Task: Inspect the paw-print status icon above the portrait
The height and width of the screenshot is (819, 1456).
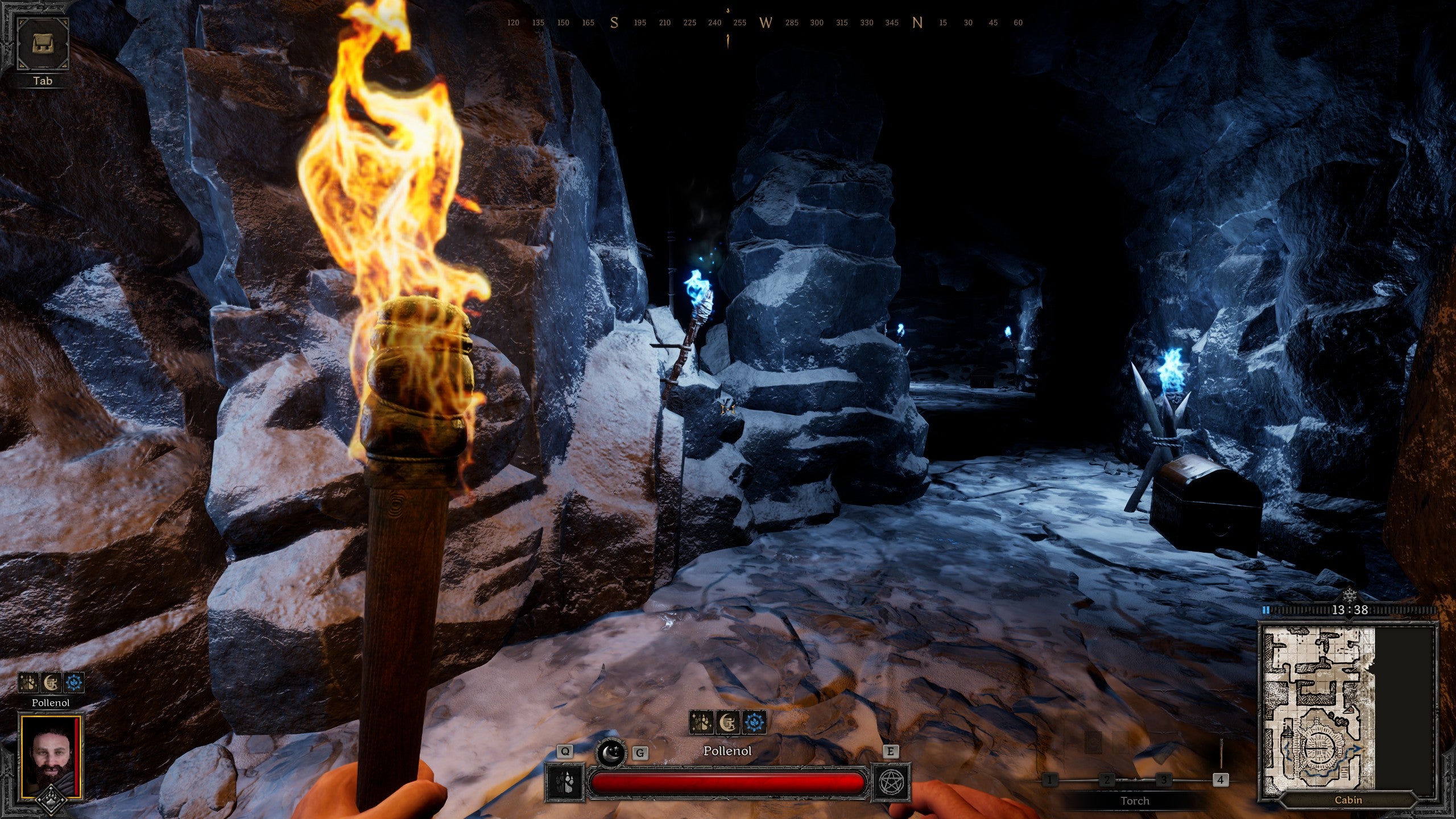Action: [28, 682]
